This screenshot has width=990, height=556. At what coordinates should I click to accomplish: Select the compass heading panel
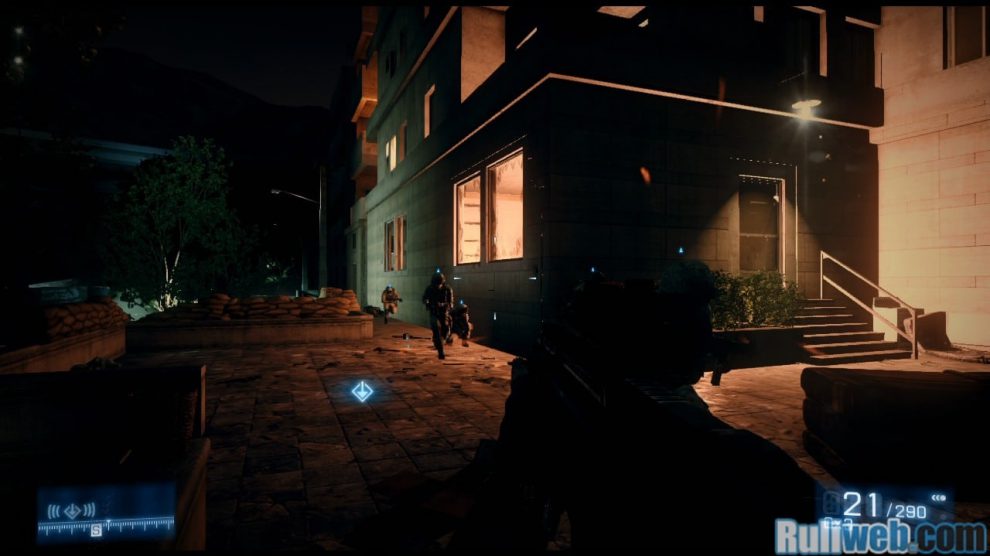pos(106,514)
